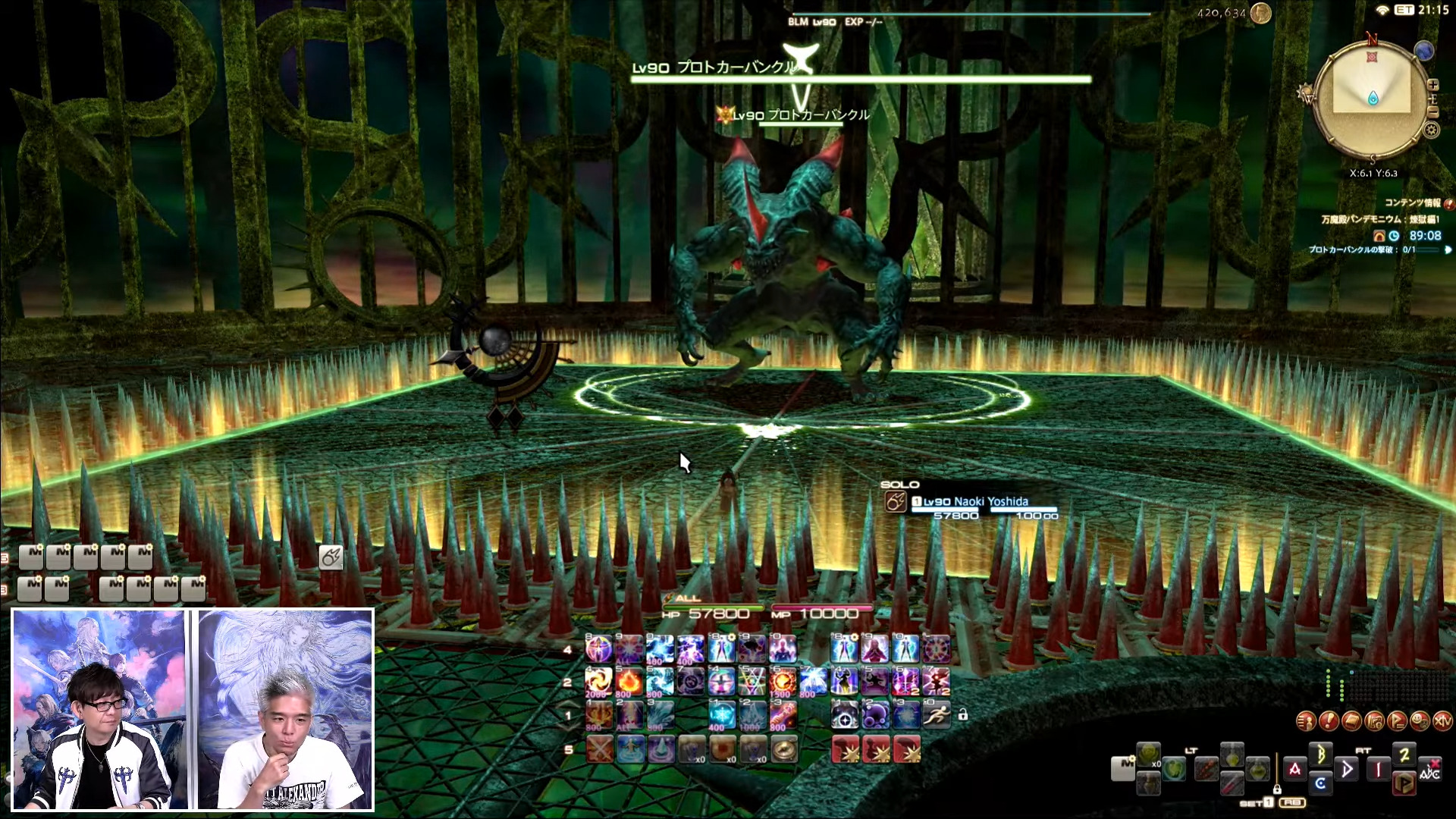Toggle the hotbar padlock

click(962, 714)
